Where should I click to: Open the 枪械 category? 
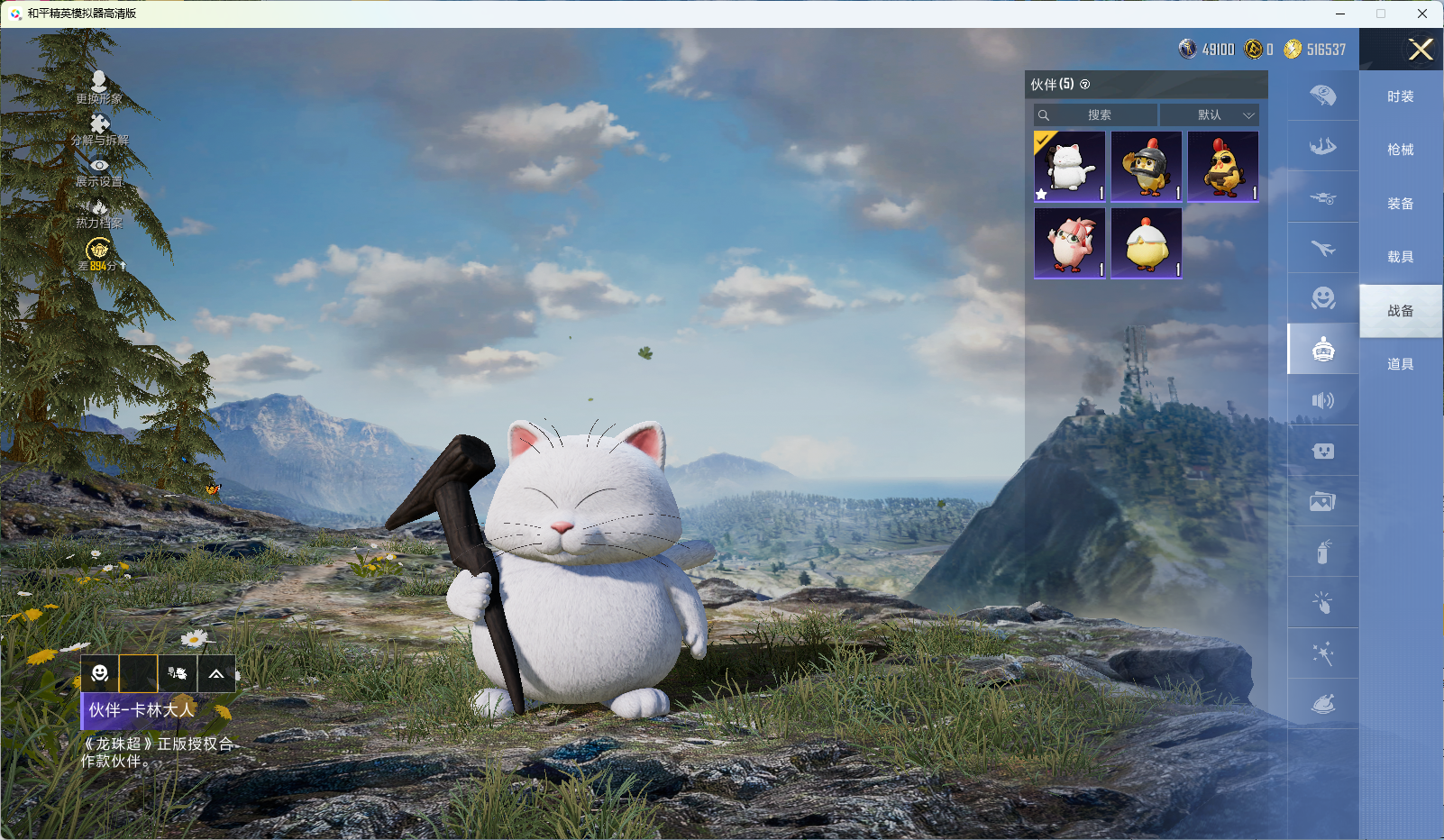(1400, 150)
